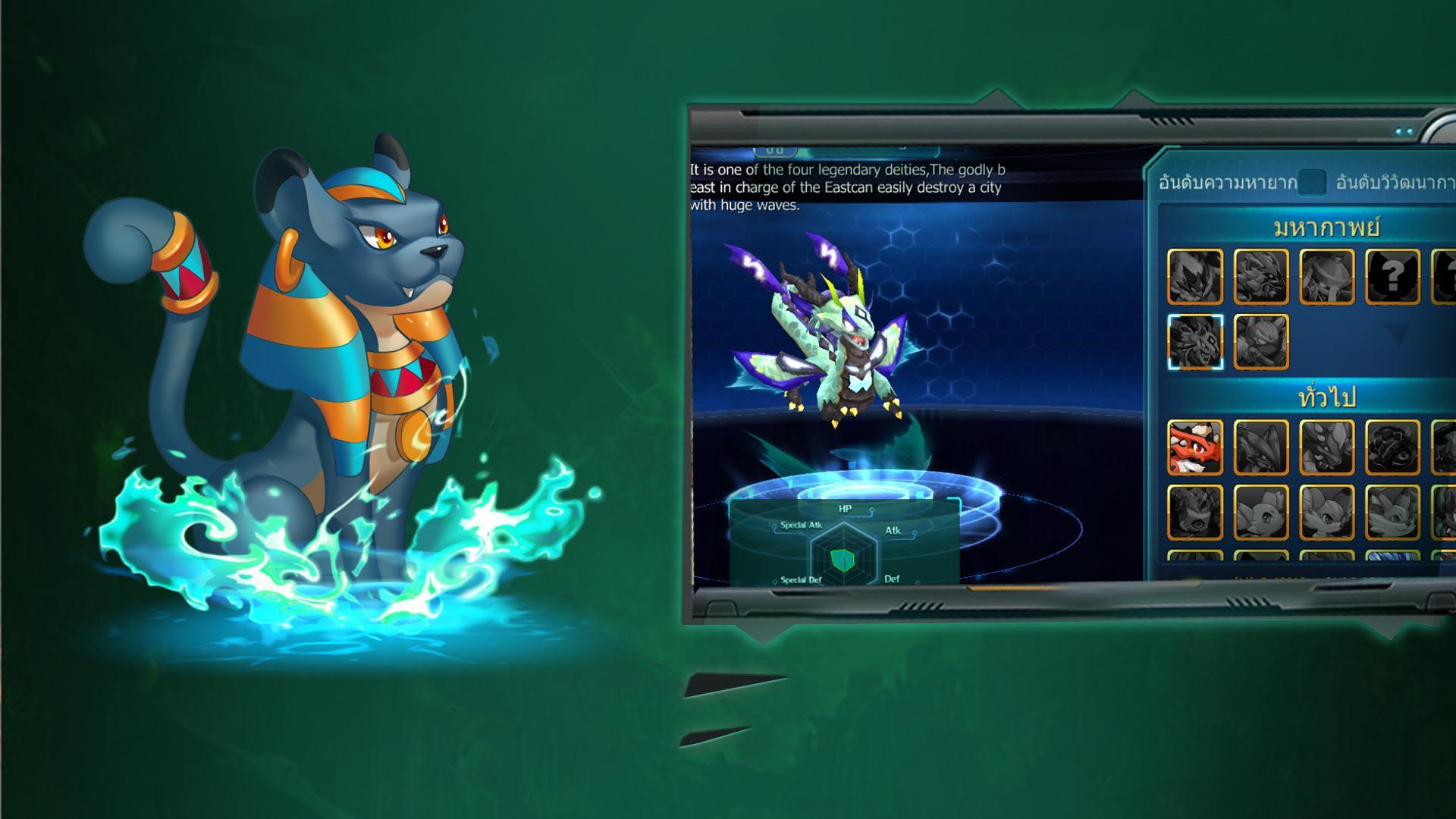Select the red dragon monster portrait
This screenshot has height=819, width=1456.
coord(1194,447)
